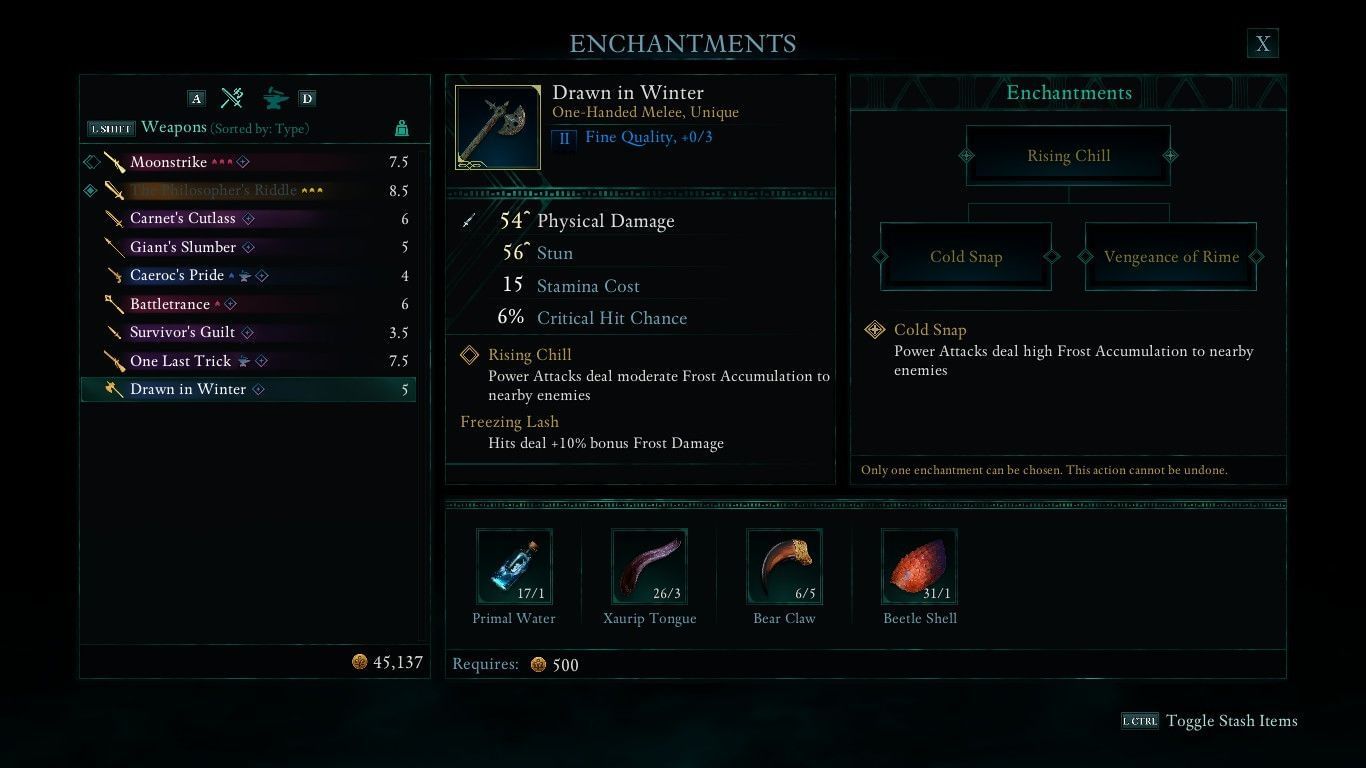Open the anvil crafting category icon
The image size is (1366, 768).
[x=270, y=98]
